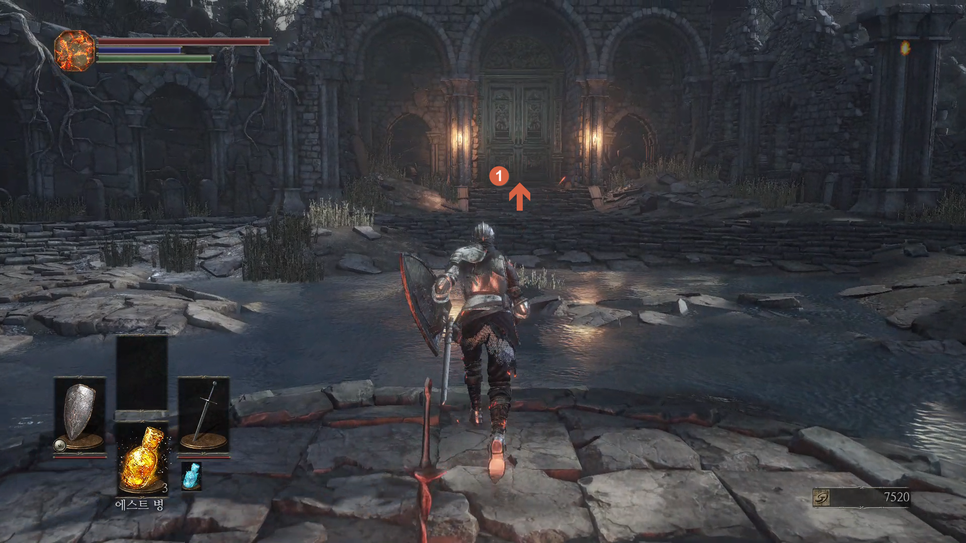Click the orange step-one marker near the door
This screenshot has width=966, height=543.
499,175
